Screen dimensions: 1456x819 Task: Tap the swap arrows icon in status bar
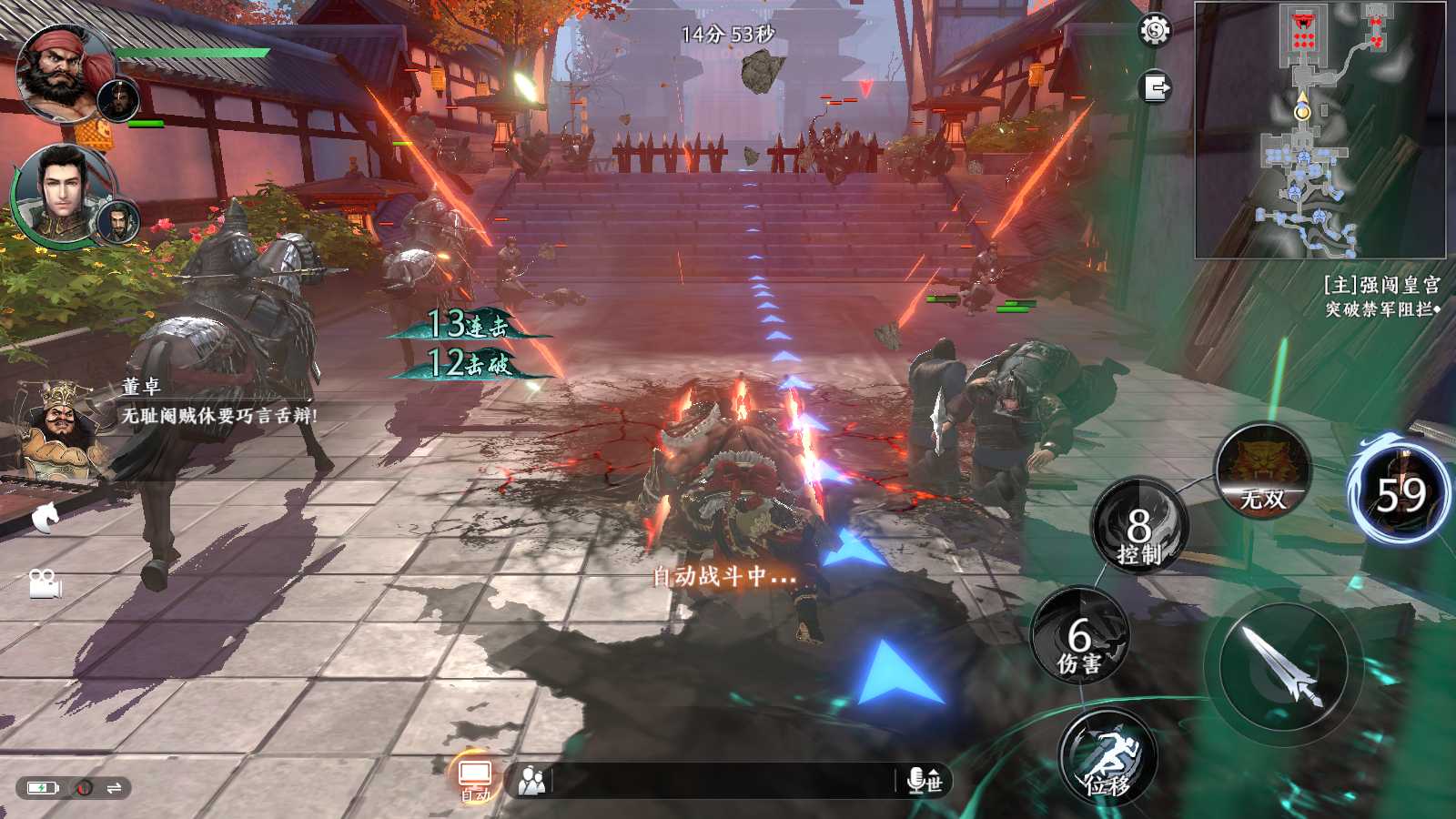point(114,787)
